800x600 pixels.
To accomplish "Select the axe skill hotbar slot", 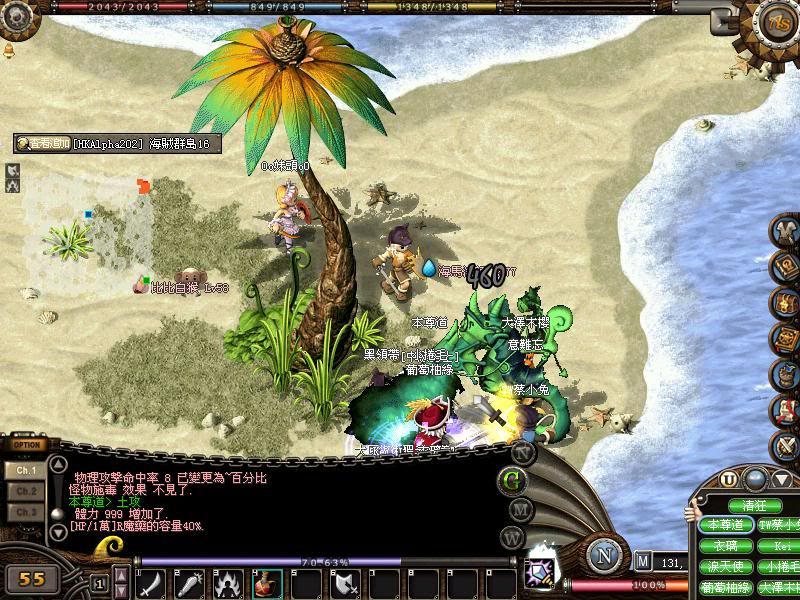I will point(346,584).
